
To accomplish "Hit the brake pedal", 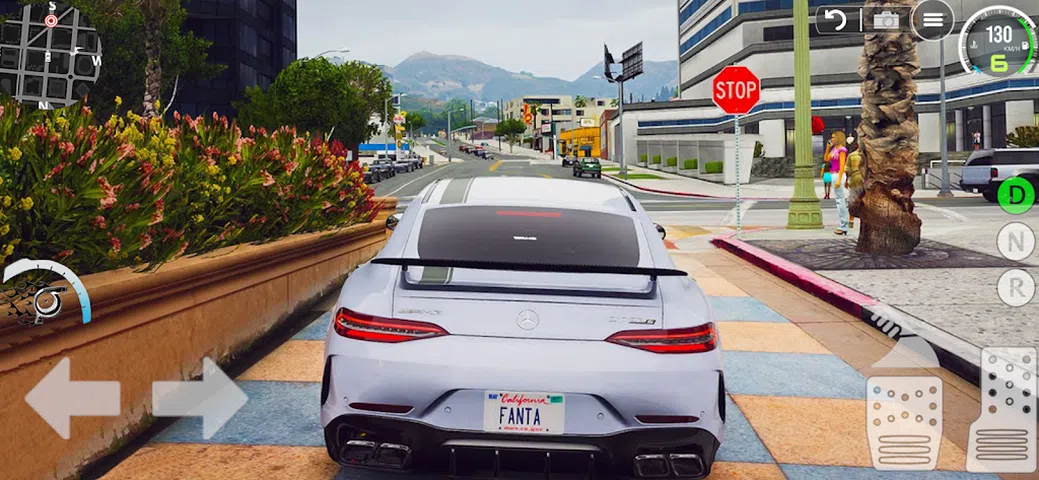I will pyautogui.click(x=903, y=422).
